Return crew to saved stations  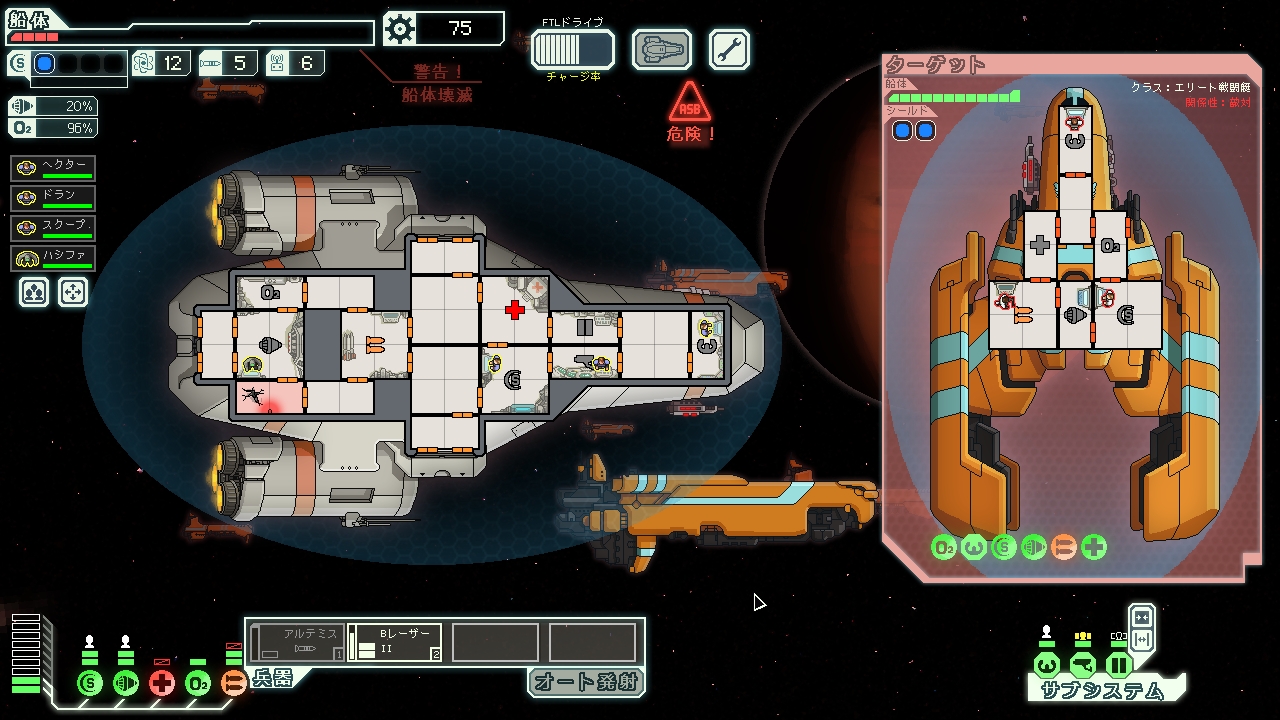73,292
